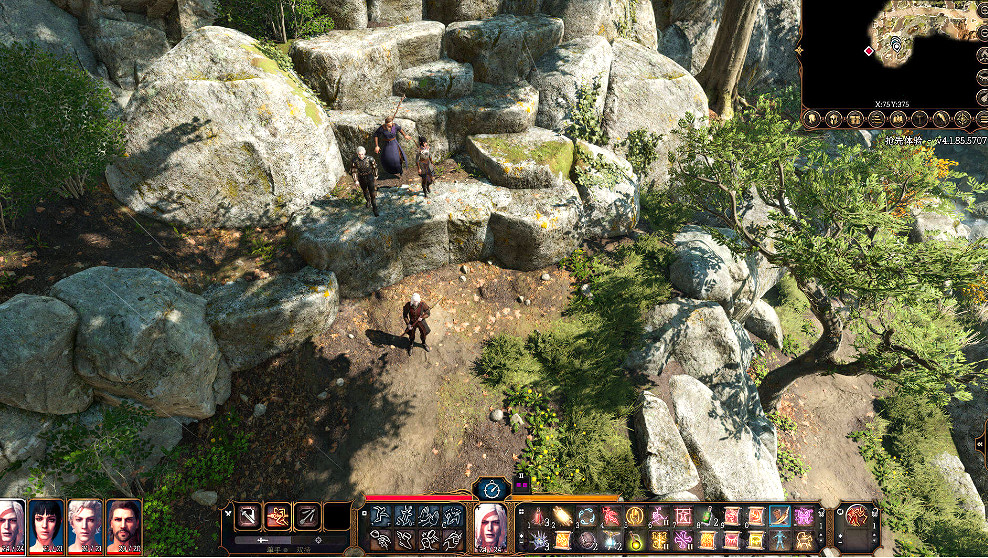Click the active character portrait beside the hotbar
This screenshot has width=988, height=558.
tap(491, 524)
